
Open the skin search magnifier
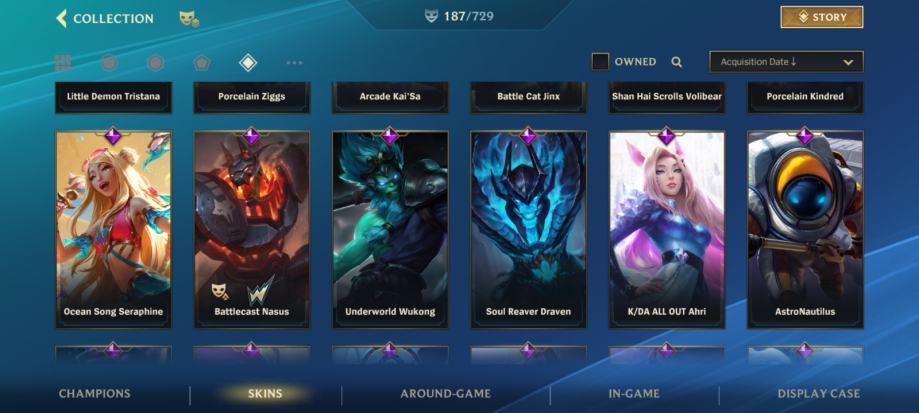coord(677,62)
